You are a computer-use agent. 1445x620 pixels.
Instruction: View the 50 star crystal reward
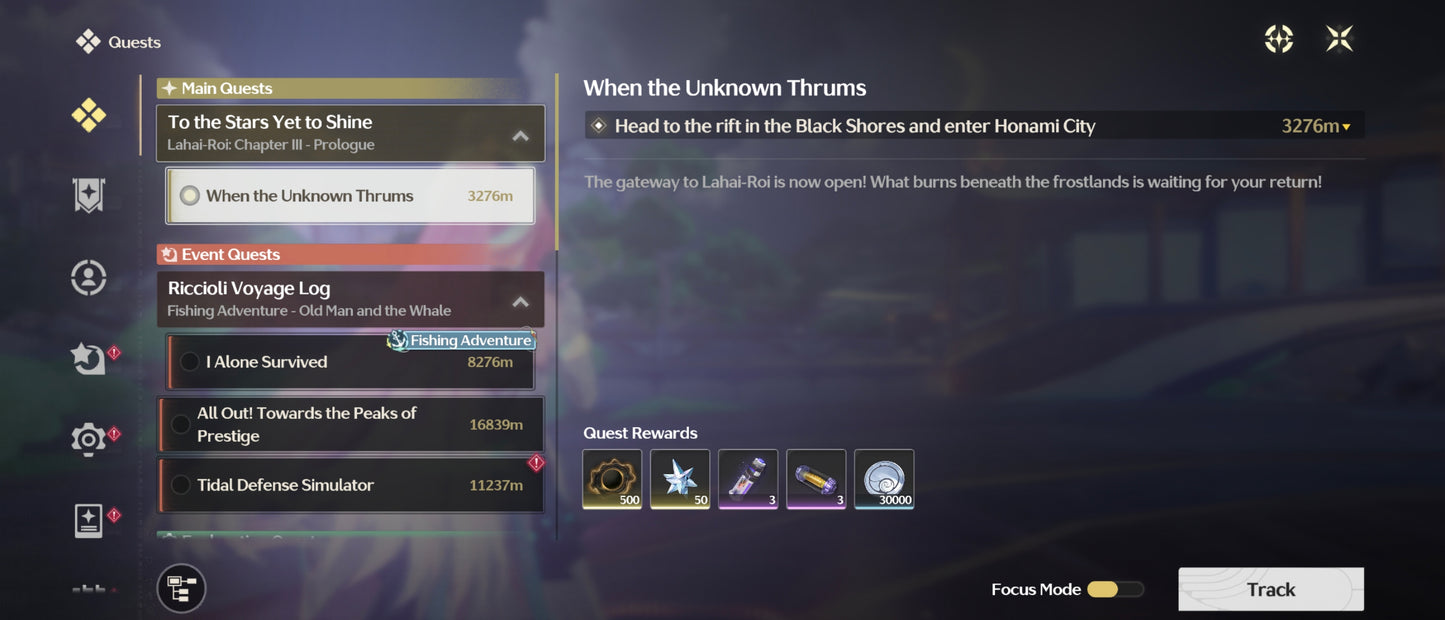(680, 479)
